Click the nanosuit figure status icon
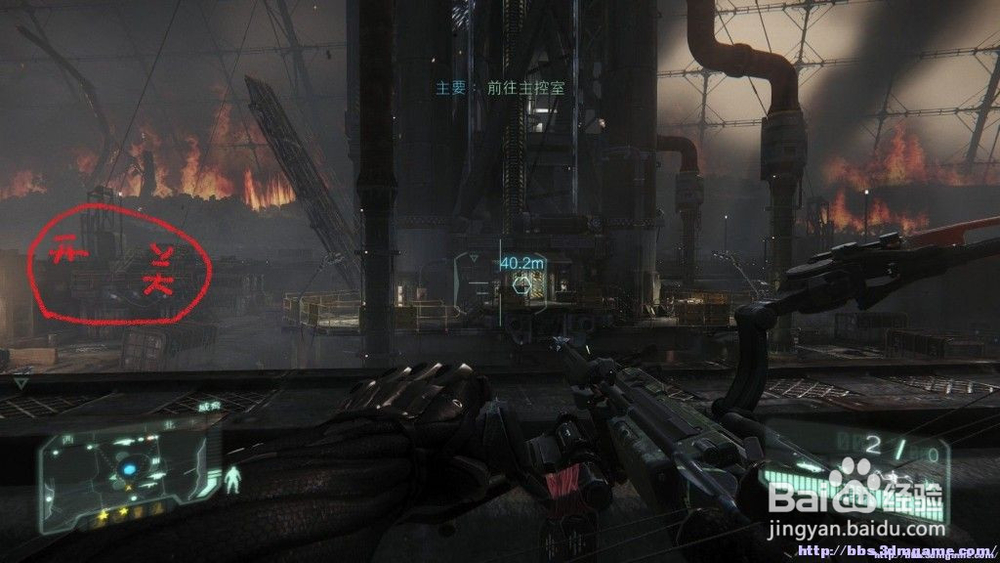 click(x=233, y=479)
